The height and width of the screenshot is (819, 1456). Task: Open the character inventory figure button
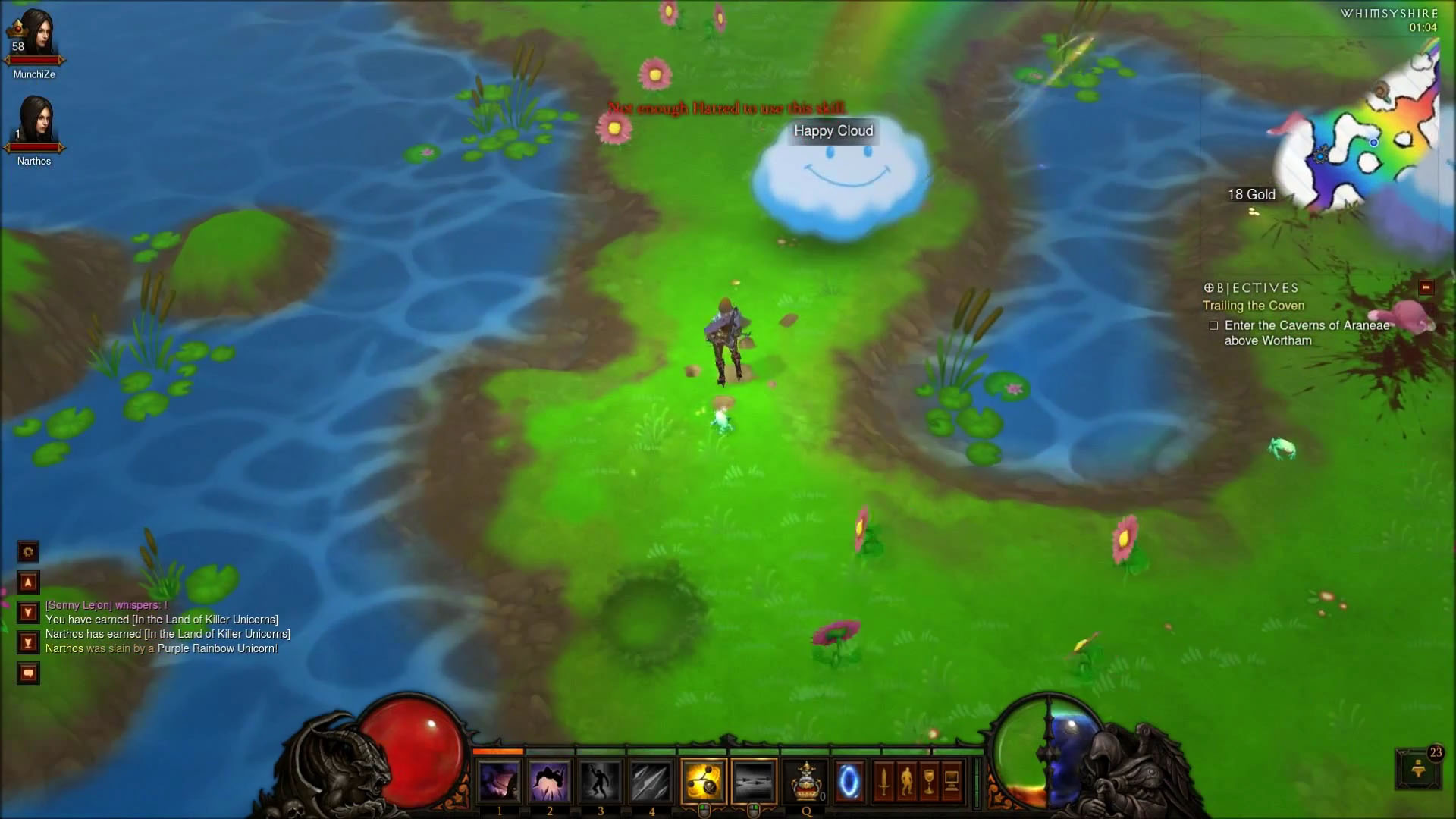tap(906, 781)
